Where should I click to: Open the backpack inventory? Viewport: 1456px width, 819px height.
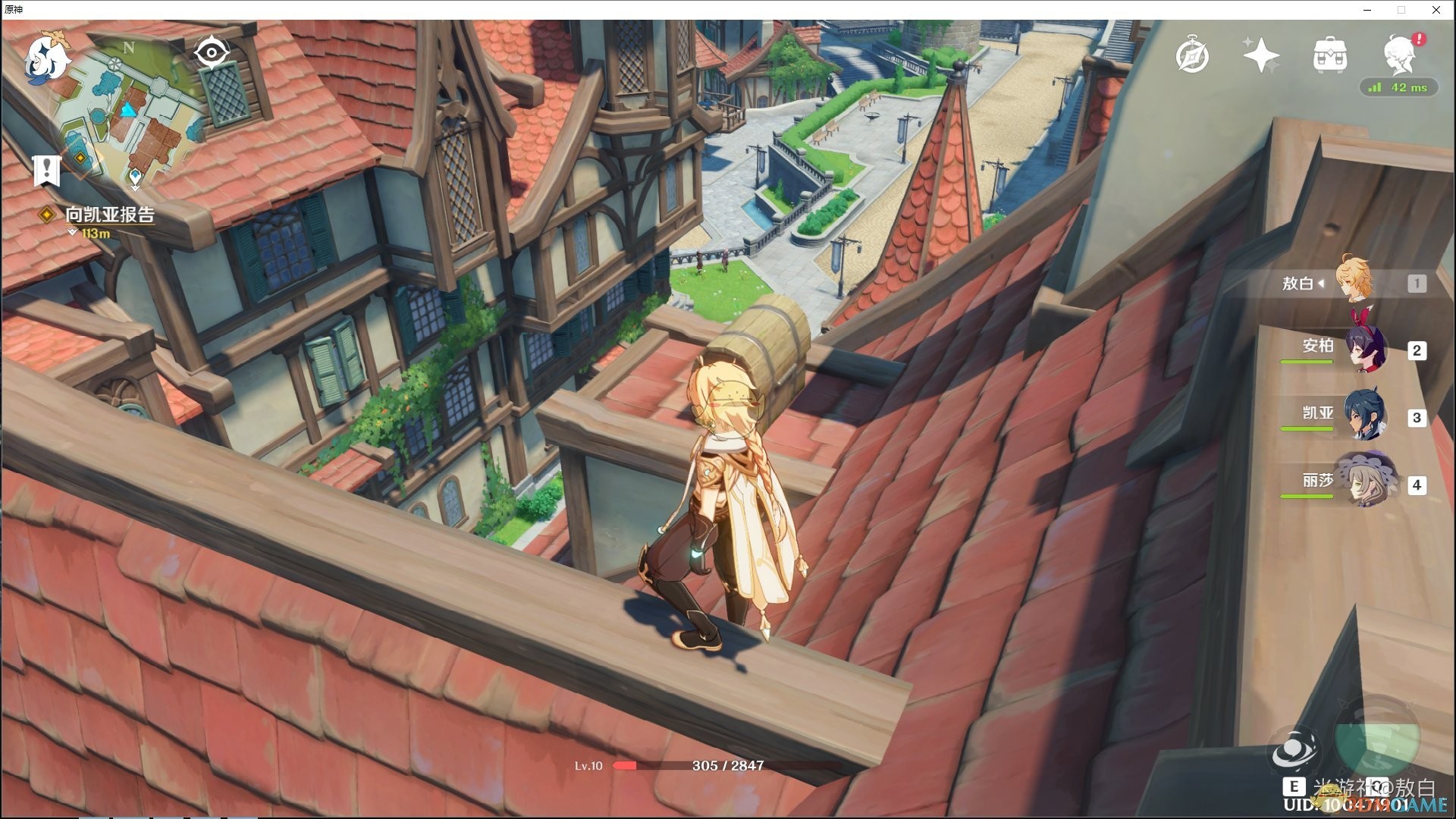1329,55
